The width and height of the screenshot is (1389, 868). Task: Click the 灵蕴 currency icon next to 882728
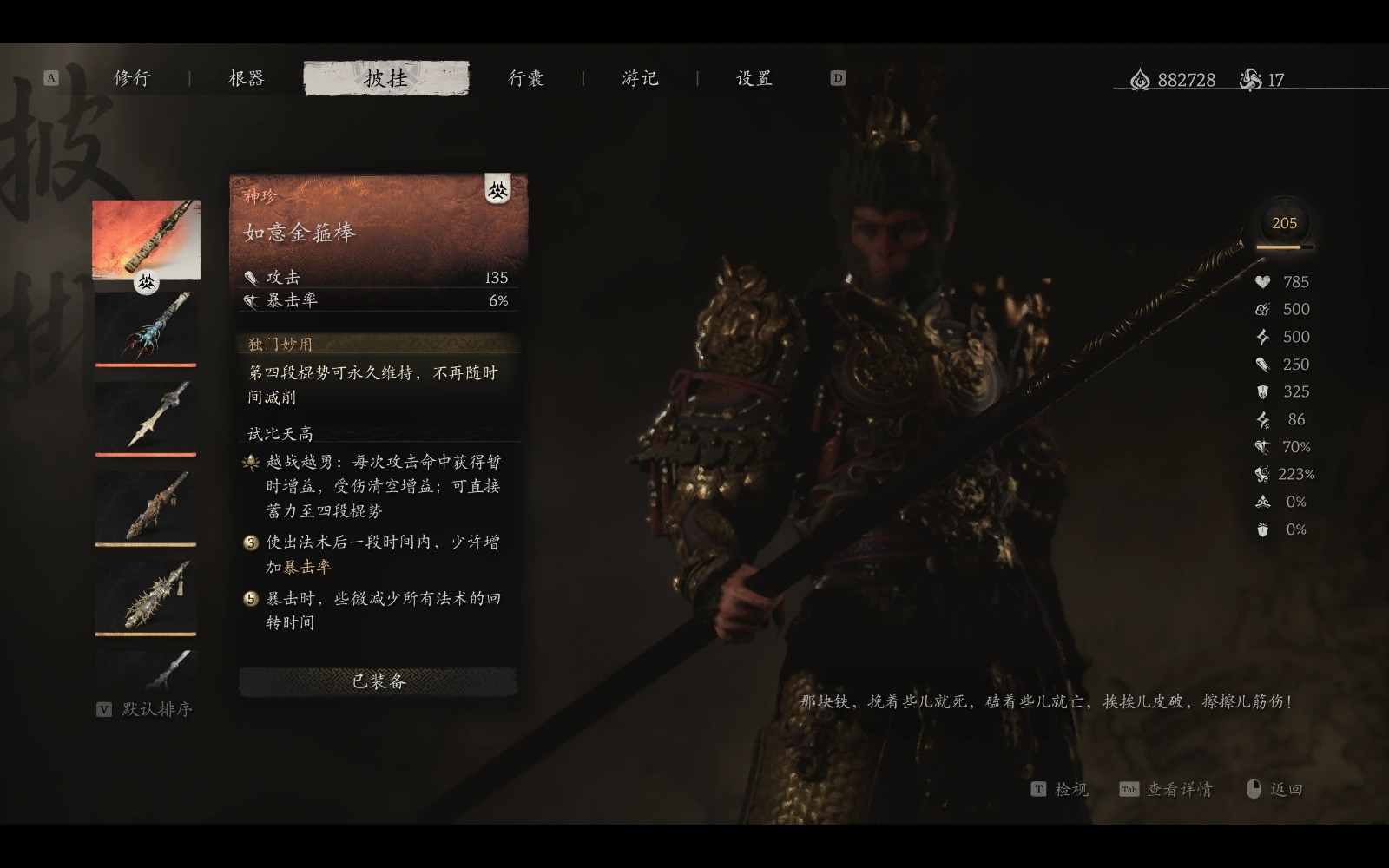coord(1138,77)
